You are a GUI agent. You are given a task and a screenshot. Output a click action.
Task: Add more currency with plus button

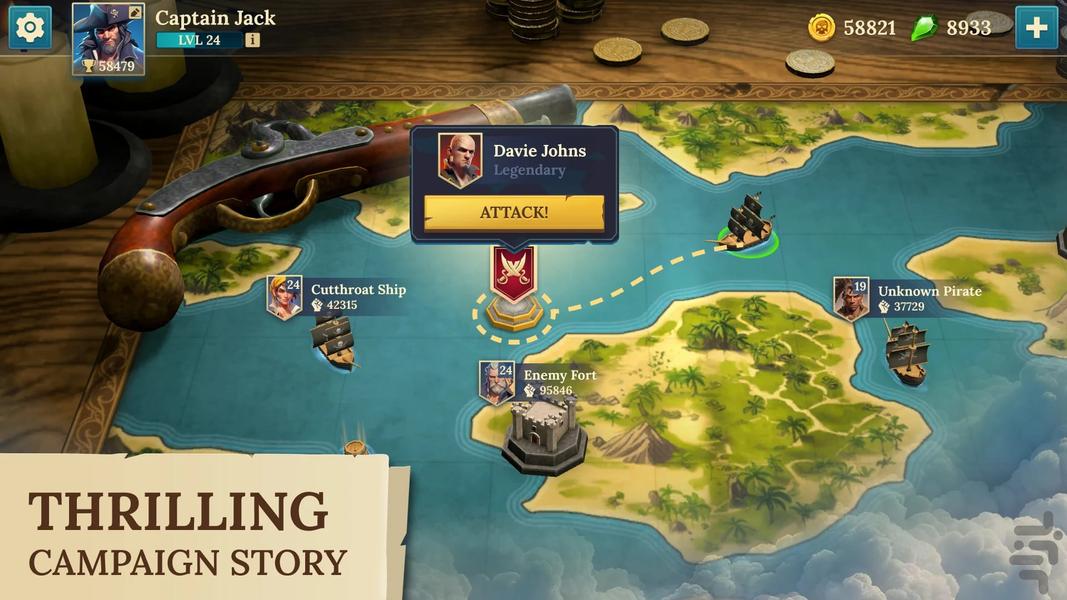pyautogui.click(x=1036, y=28)
